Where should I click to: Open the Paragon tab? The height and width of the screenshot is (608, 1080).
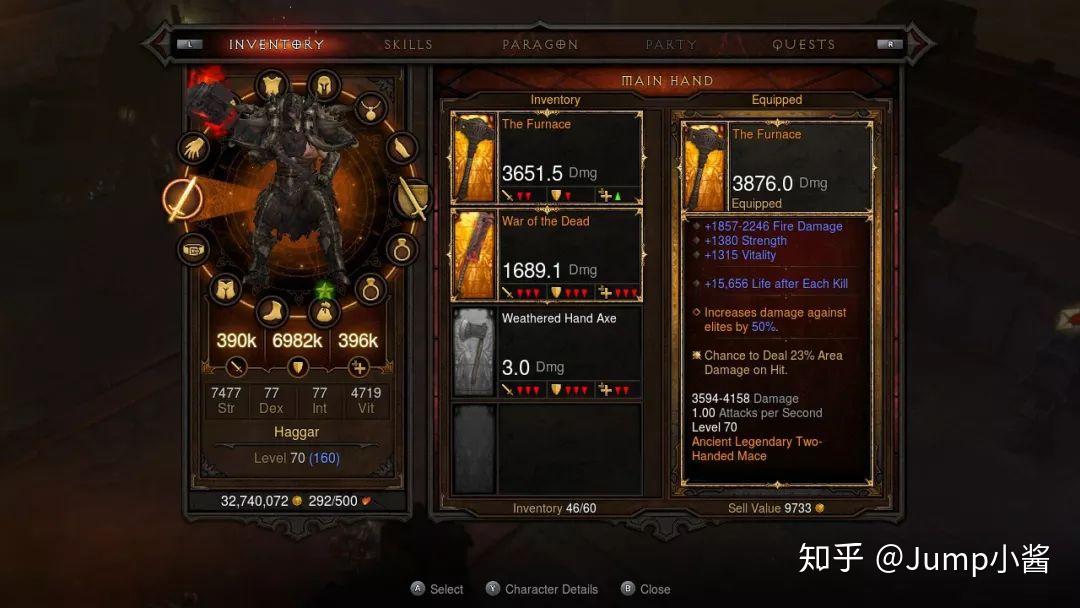[x=540, y=44]
